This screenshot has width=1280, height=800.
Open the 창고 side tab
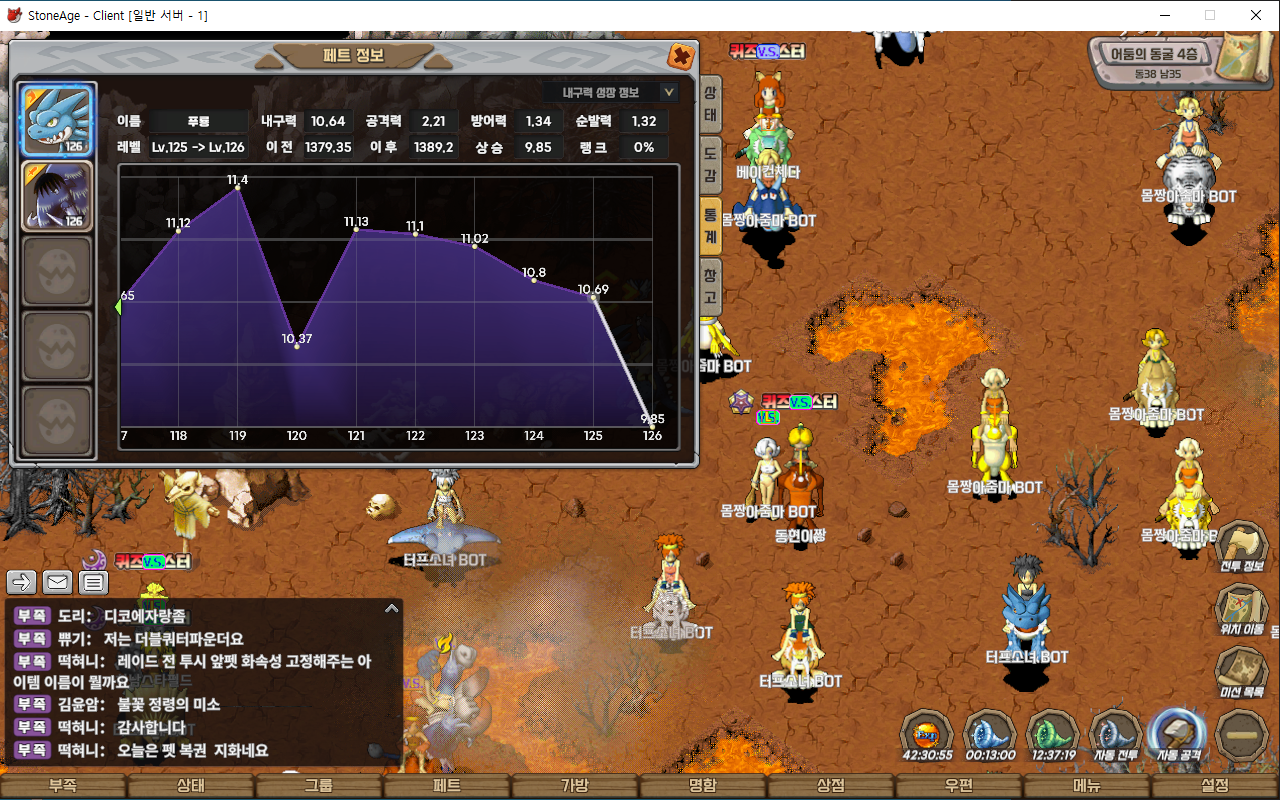[710, 287]
